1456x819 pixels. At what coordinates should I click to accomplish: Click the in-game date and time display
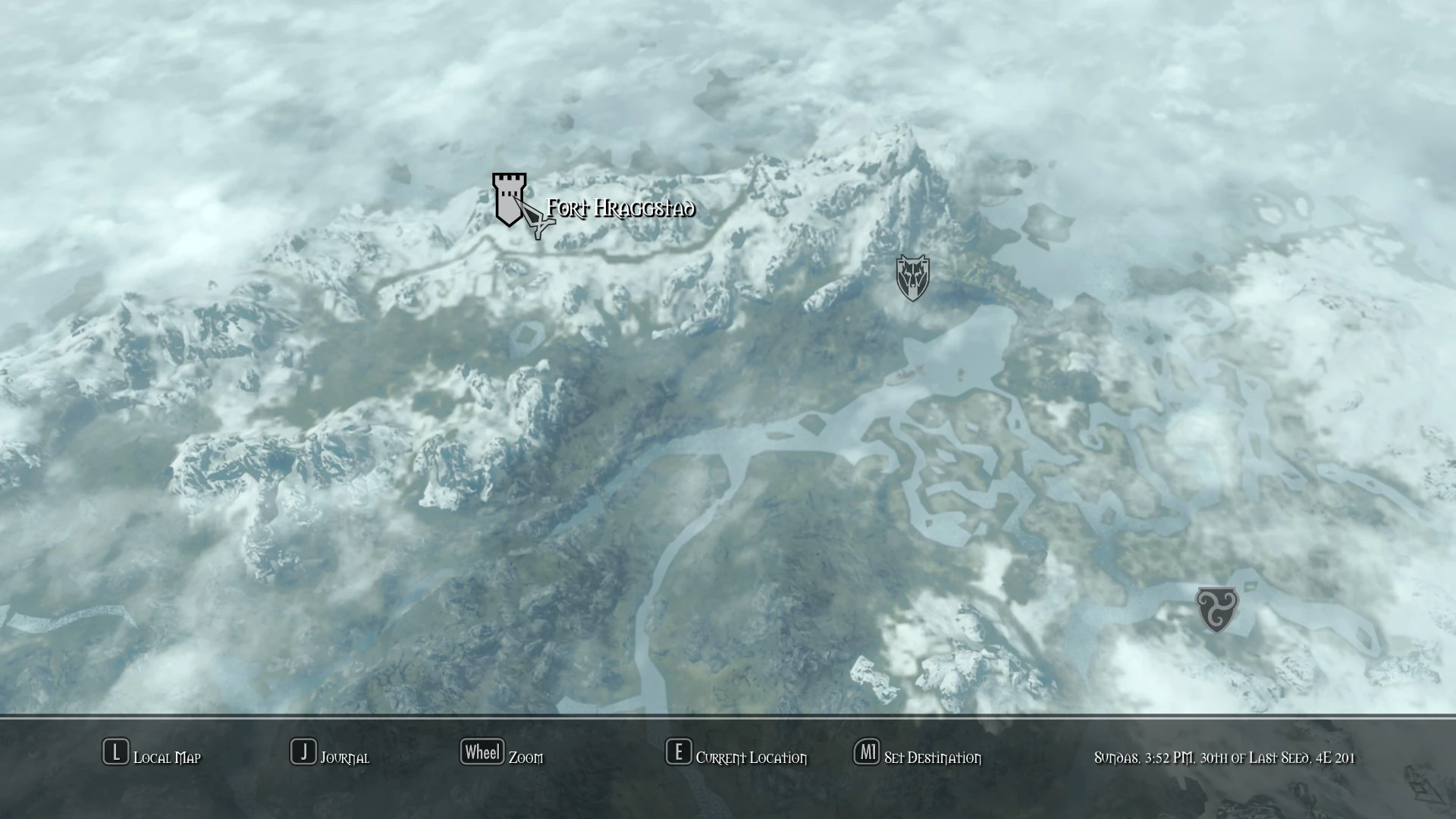1224,757
